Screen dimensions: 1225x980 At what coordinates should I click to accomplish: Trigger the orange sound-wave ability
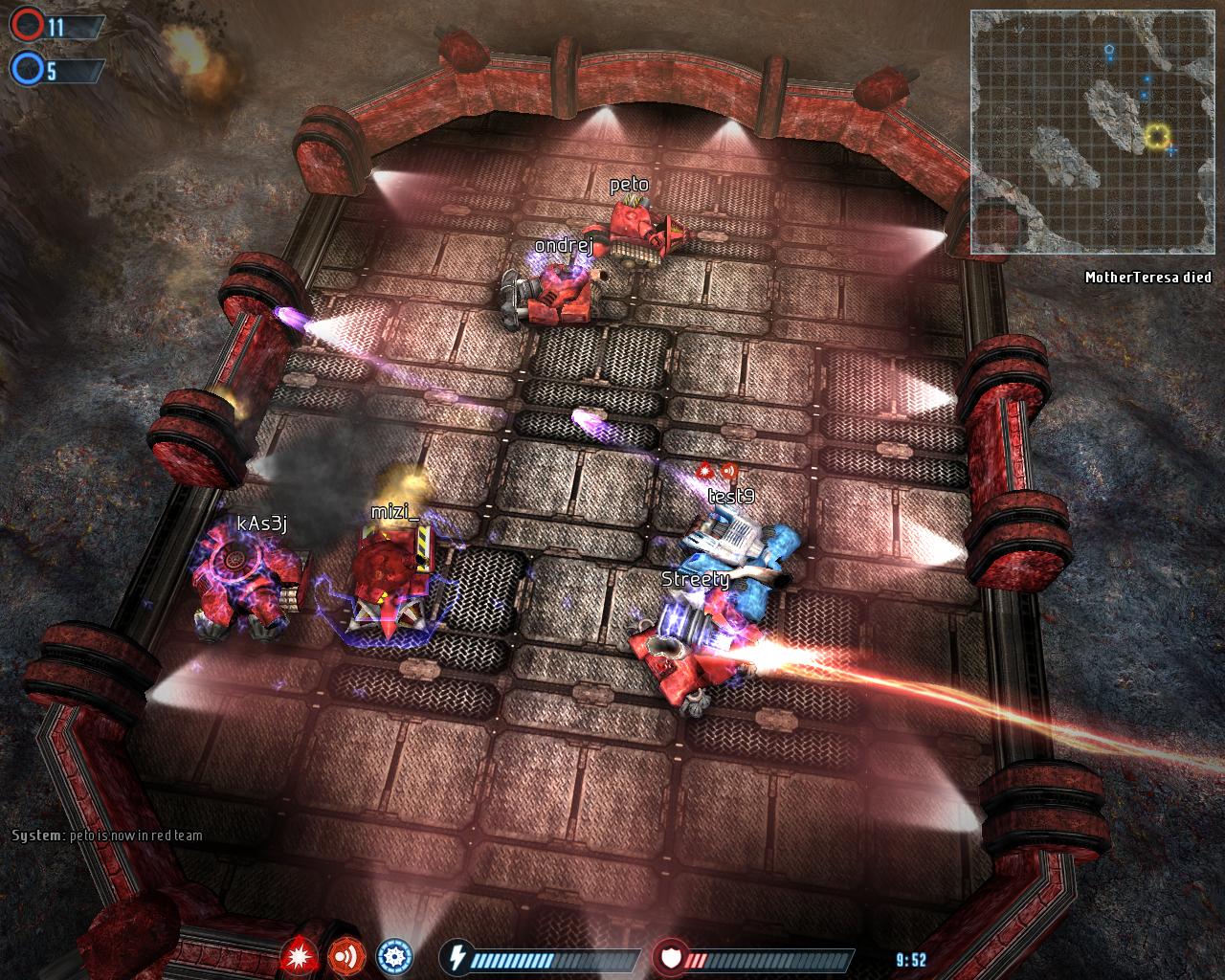tap(346, 956)
